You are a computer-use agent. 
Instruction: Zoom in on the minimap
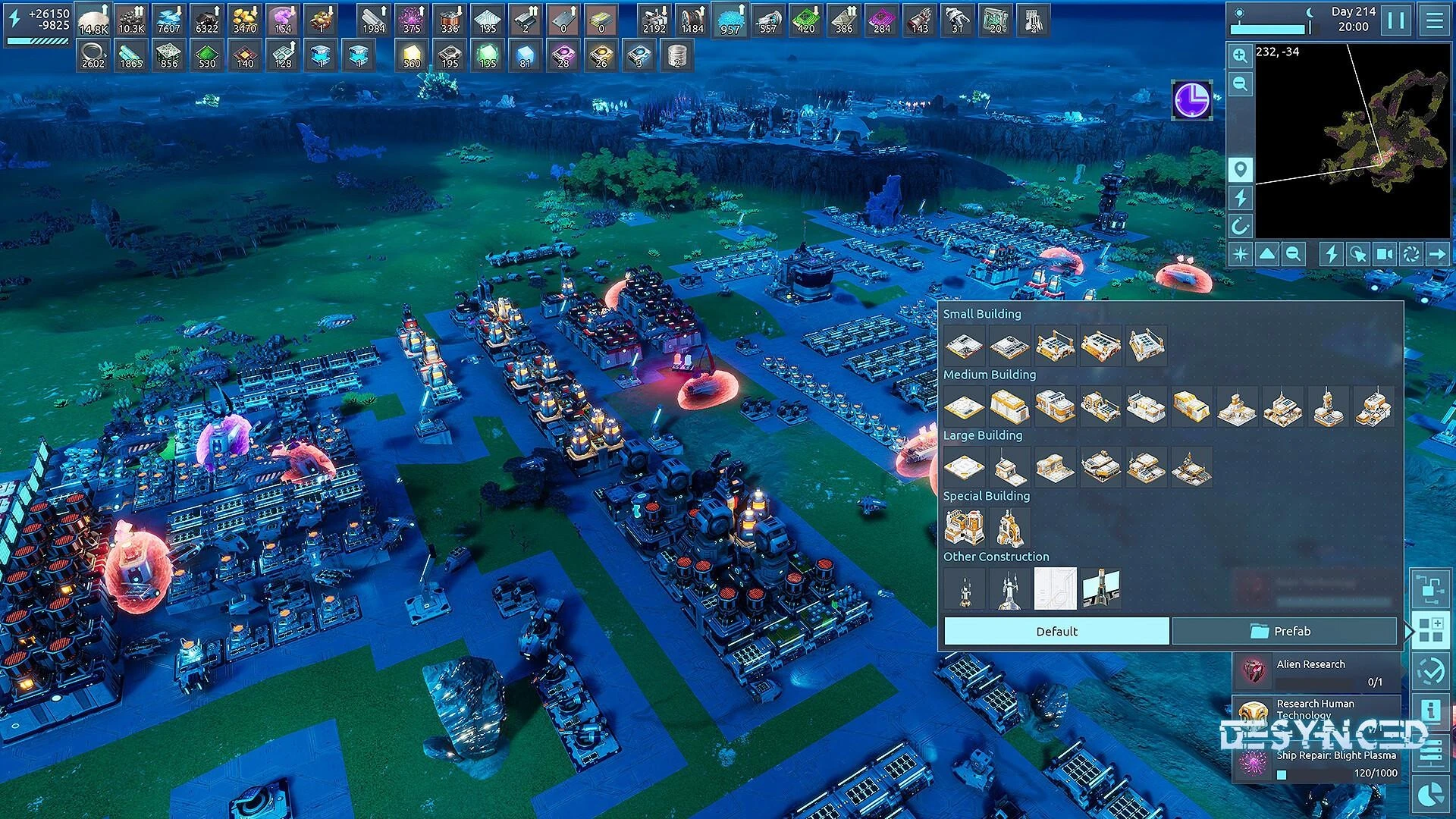click(1240, 55)
